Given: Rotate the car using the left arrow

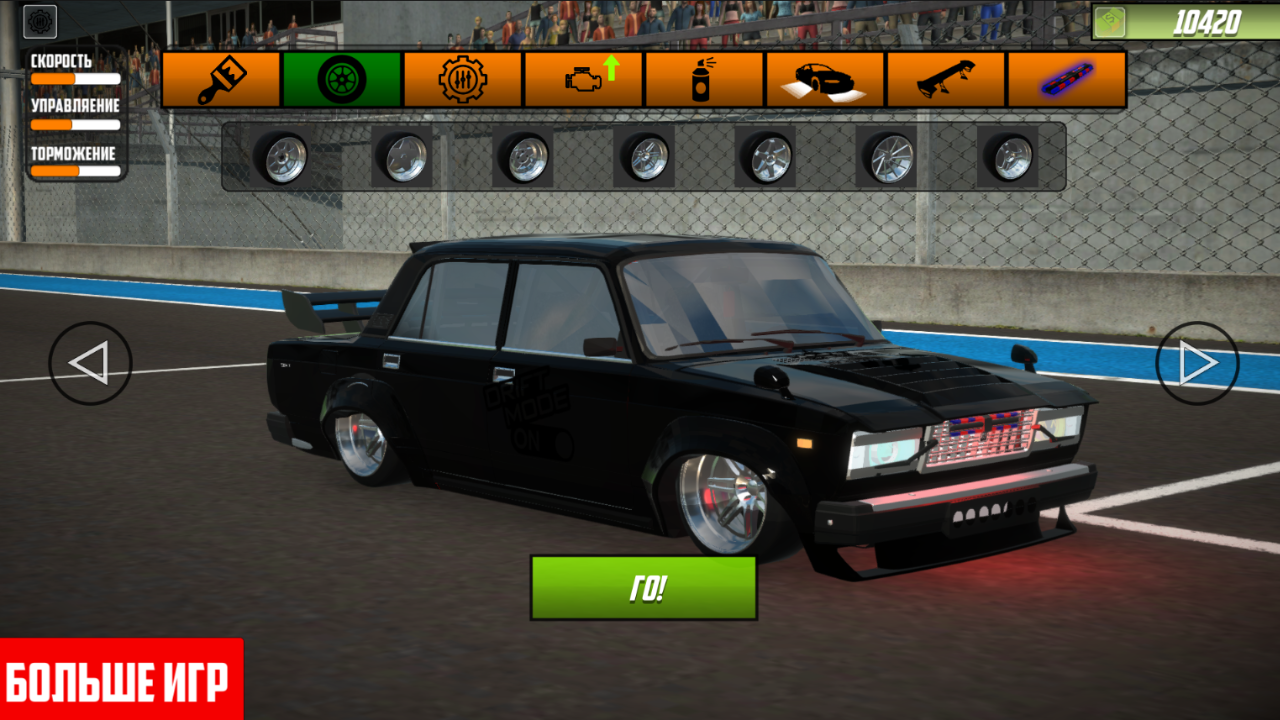Looking at the screenshot, I should (88, 362).
